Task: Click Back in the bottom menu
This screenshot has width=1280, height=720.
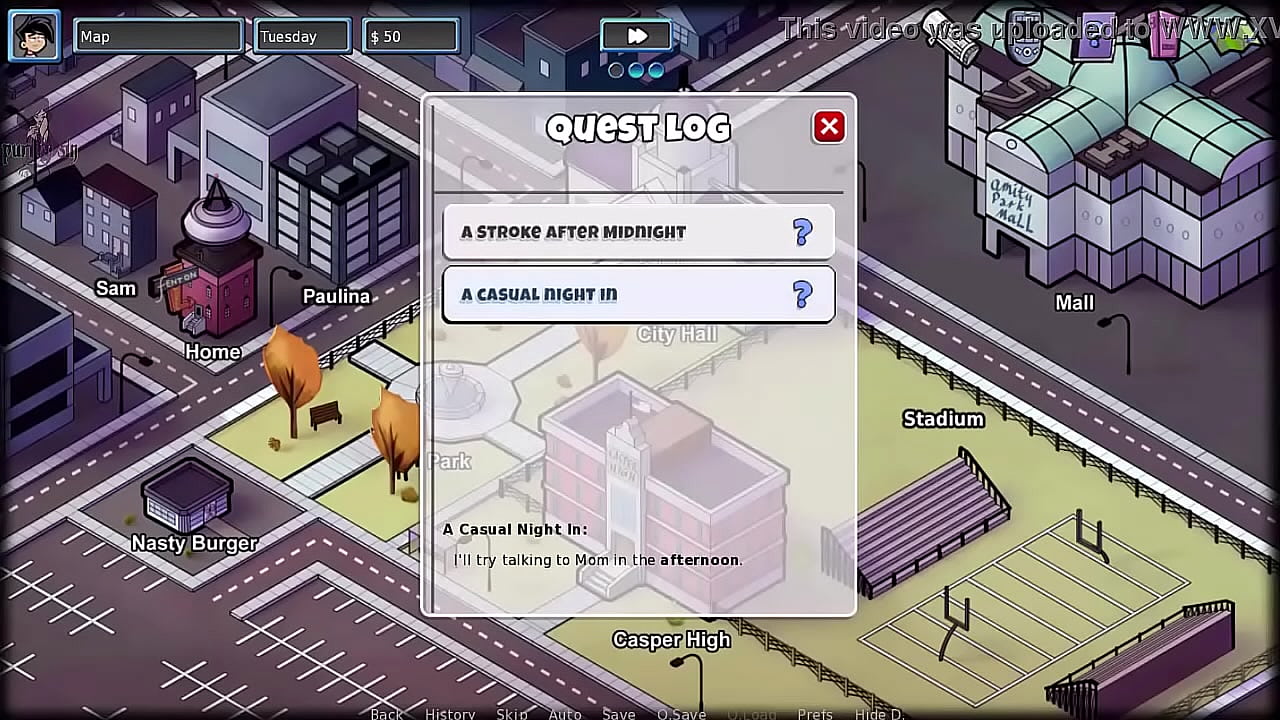Action: [386, 713]
